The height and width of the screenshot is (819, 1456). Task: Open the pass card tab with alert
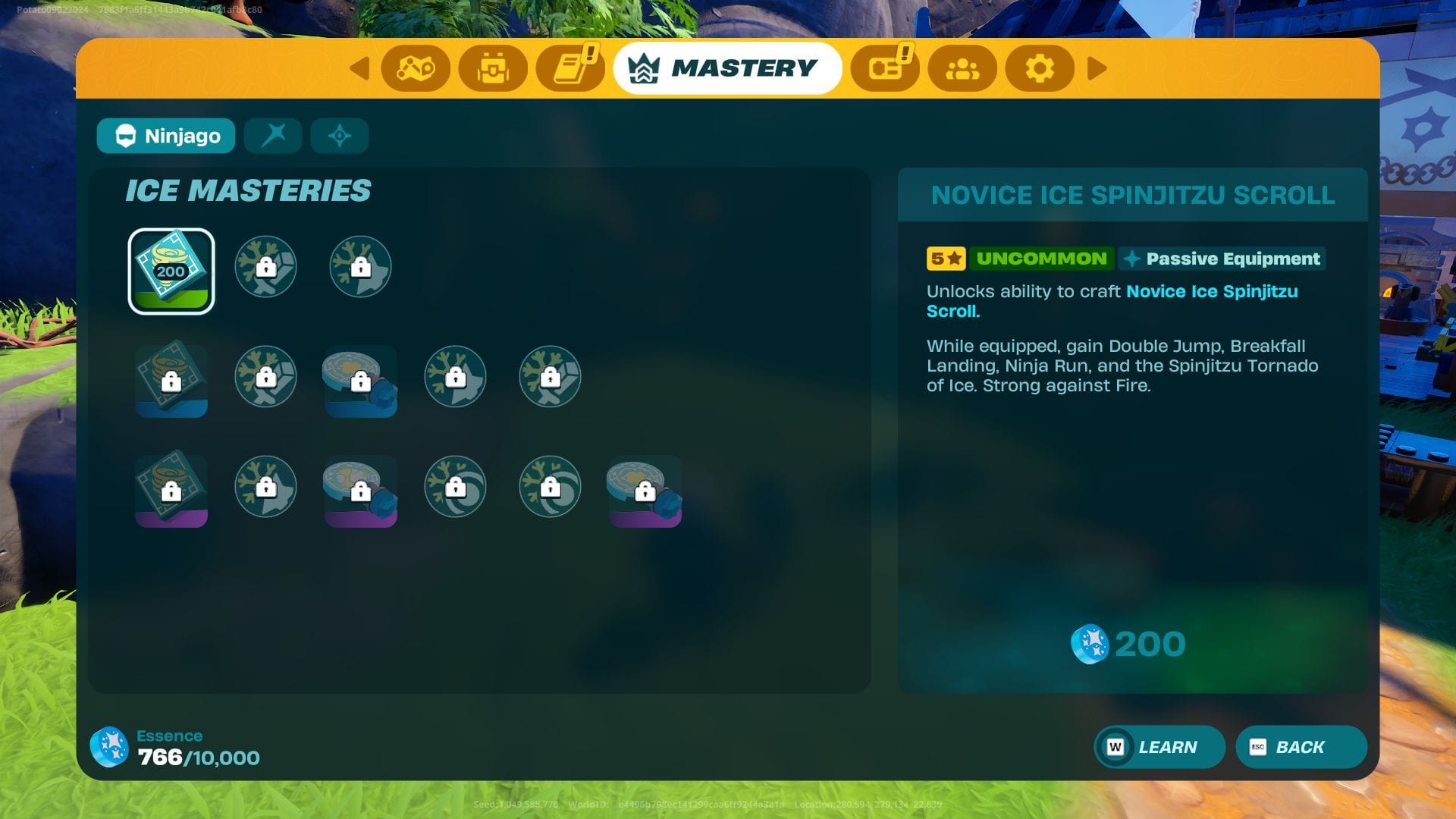coord(884,68)
